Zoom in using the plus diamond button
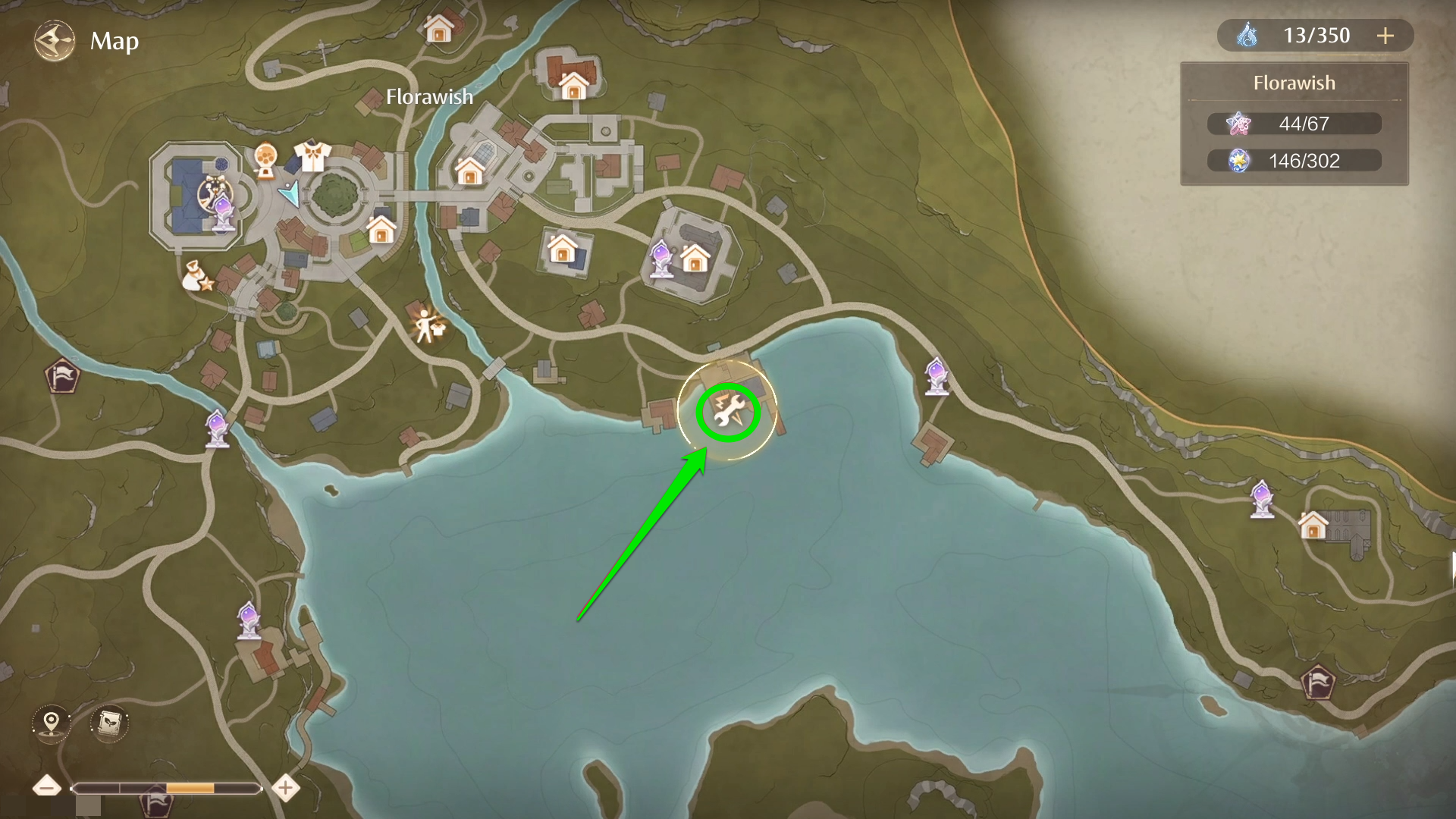Image resolution: width=1456 pixels, height=819 pixels. pos(285,788)
